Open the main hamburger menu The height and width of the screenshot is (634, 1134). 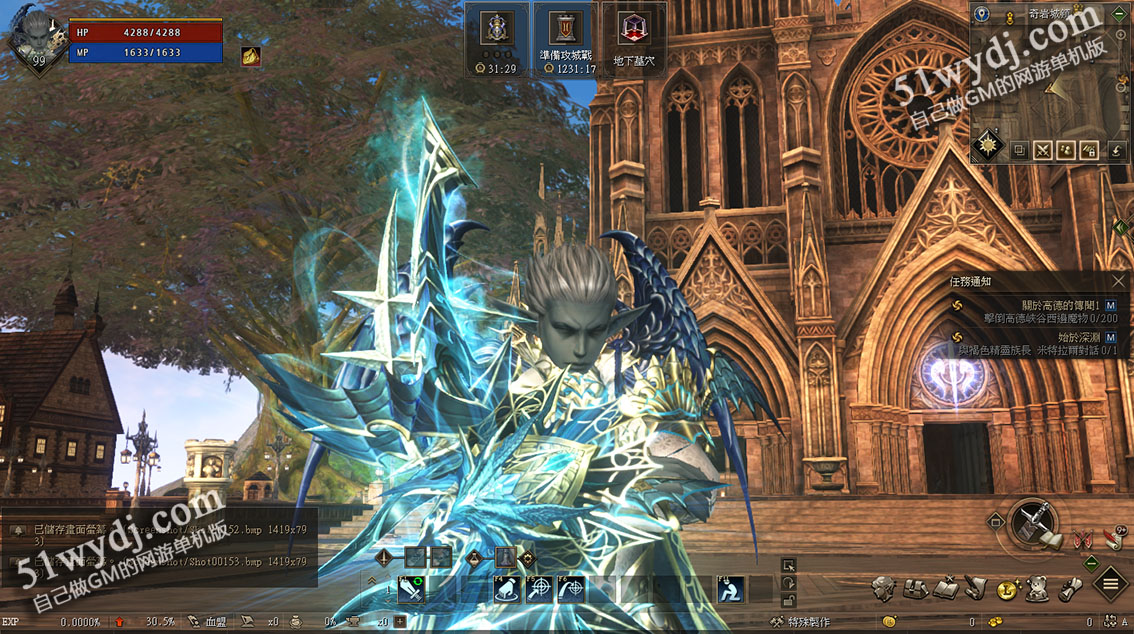[1110, 583]
